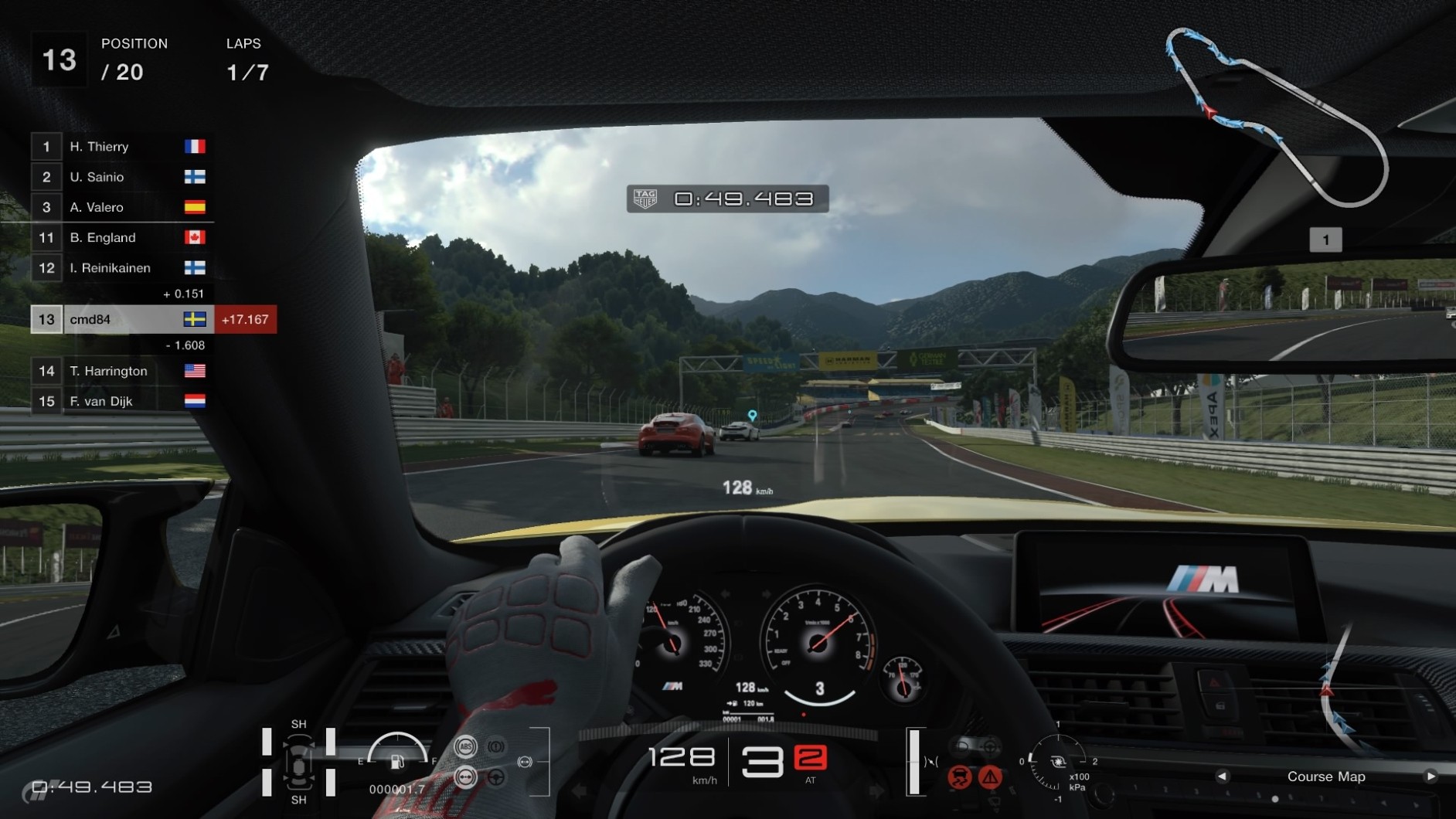Toggle the ABS indicator icon
Screen dimensions: 1456x819
464,746
